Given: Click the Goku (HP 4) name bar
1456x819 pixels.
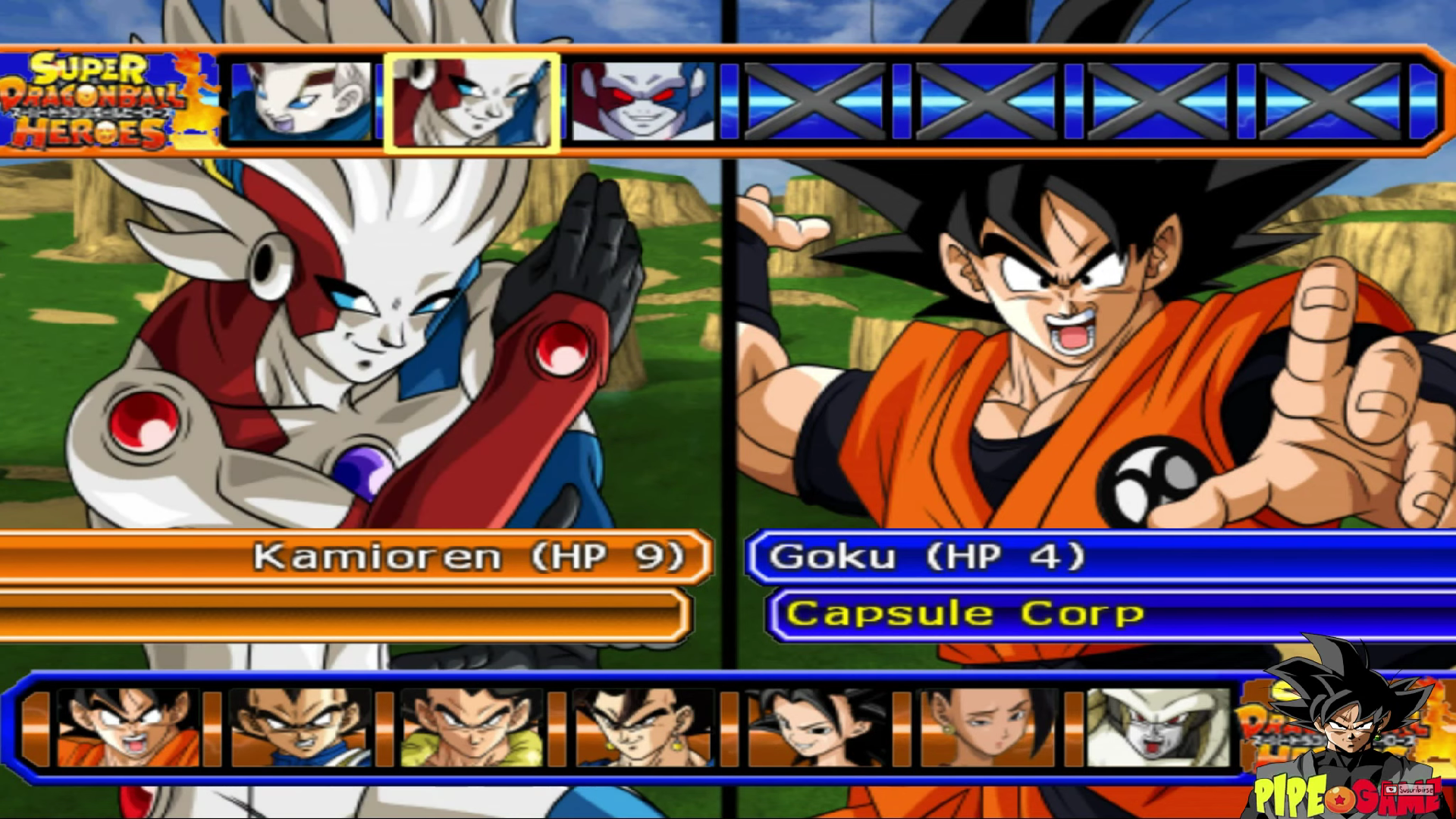Looking at the screenshot, I should coord(1100,557).
